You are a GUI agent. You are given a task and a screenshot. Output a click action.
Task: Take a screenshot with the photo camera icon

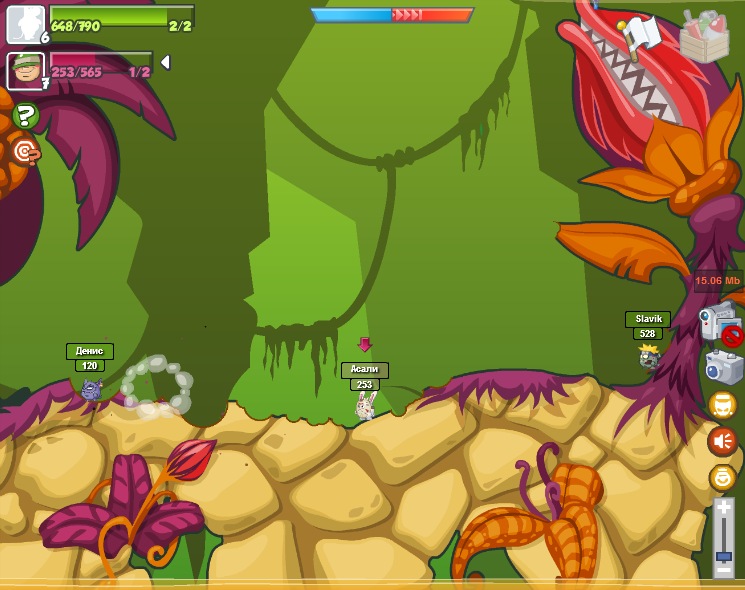pos(723,366)
